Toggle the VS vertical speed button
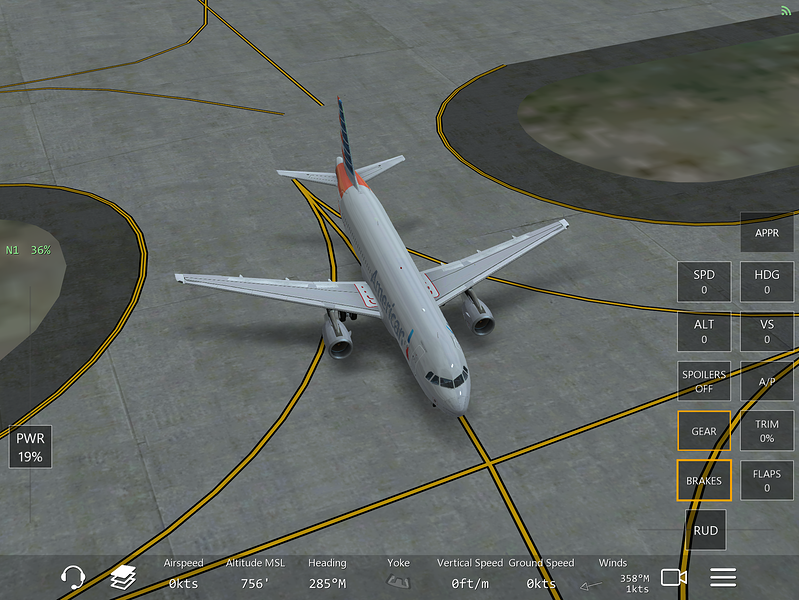799x600 pixels. click(x=767, y=331)
